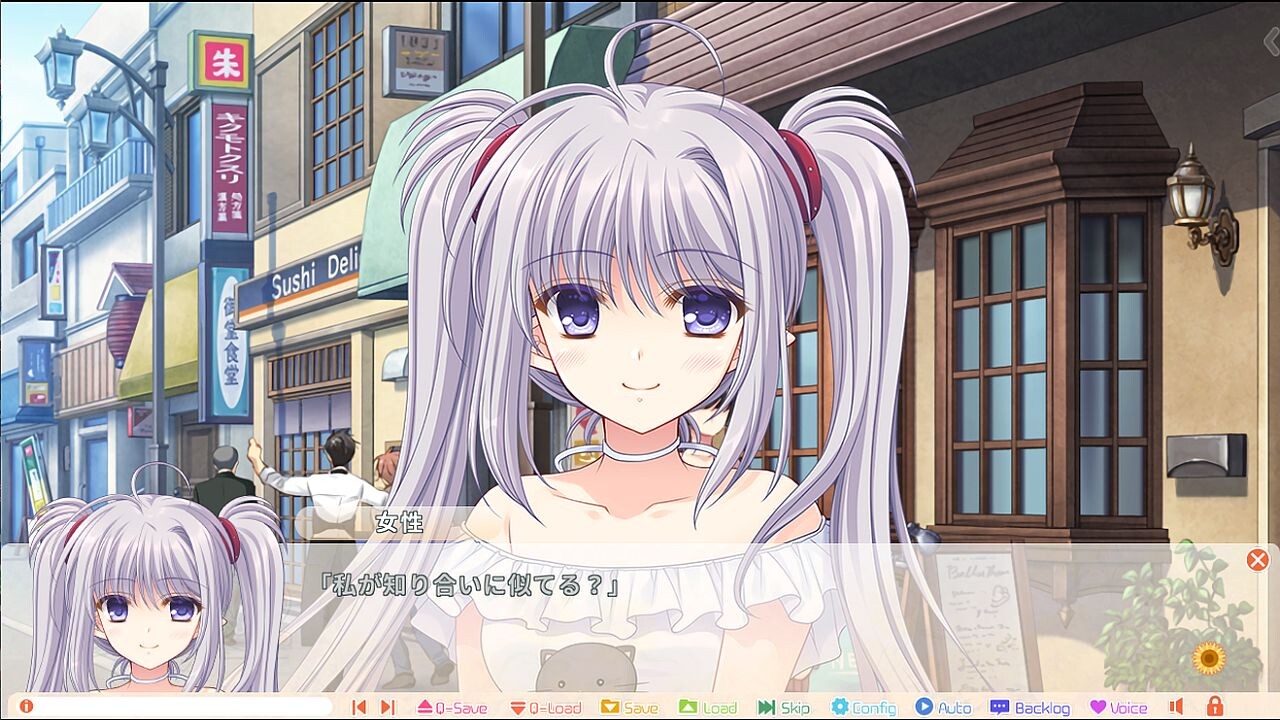Image resolution: width=1280 pixels, height=720 pixels.
Task: Dismiss the dialogue box with the X button
Action: pyautogui.click(x=1260, y=560)
